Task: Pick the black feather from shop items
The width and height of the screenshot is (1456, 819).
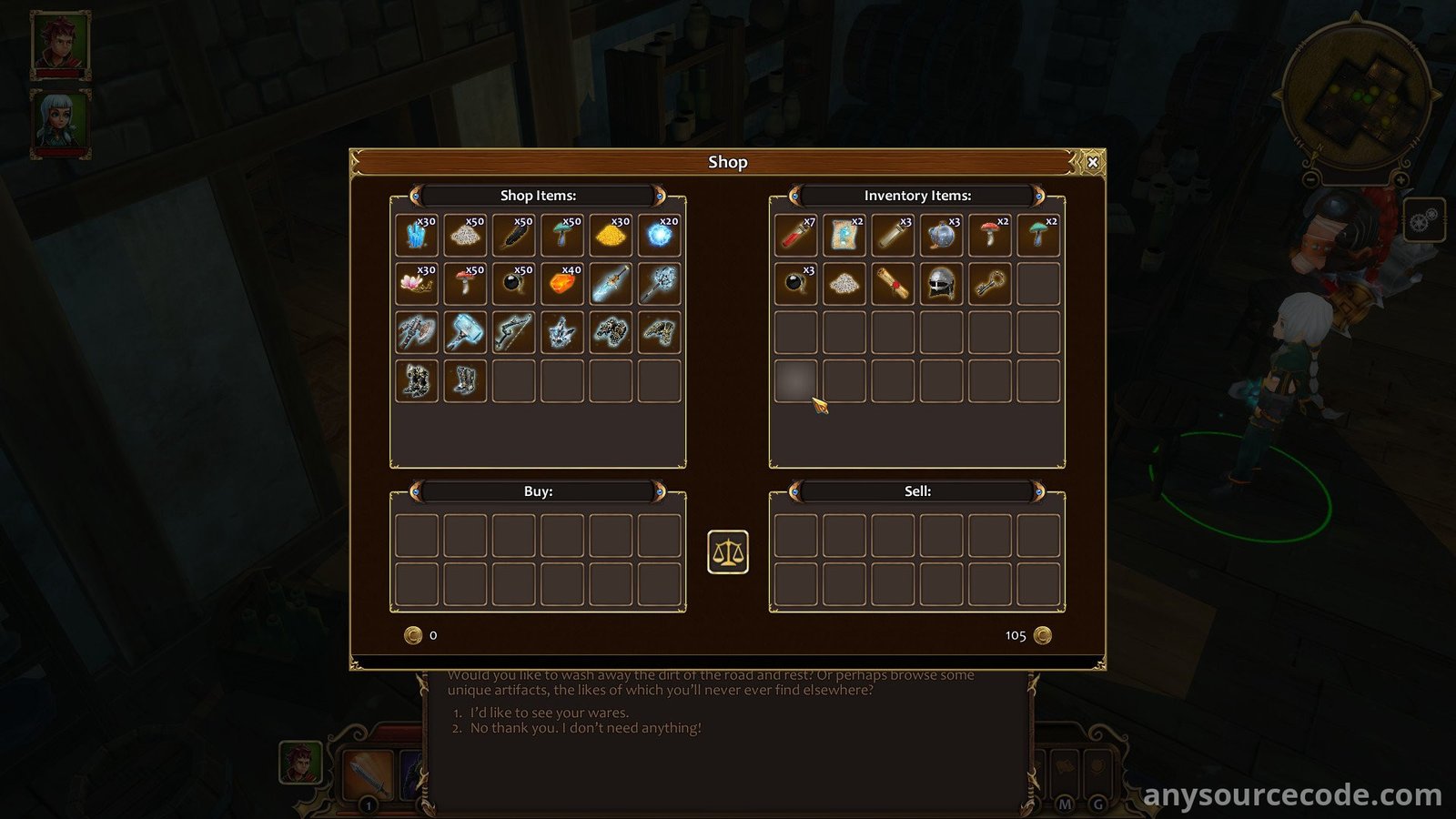Action: [514, 236]
